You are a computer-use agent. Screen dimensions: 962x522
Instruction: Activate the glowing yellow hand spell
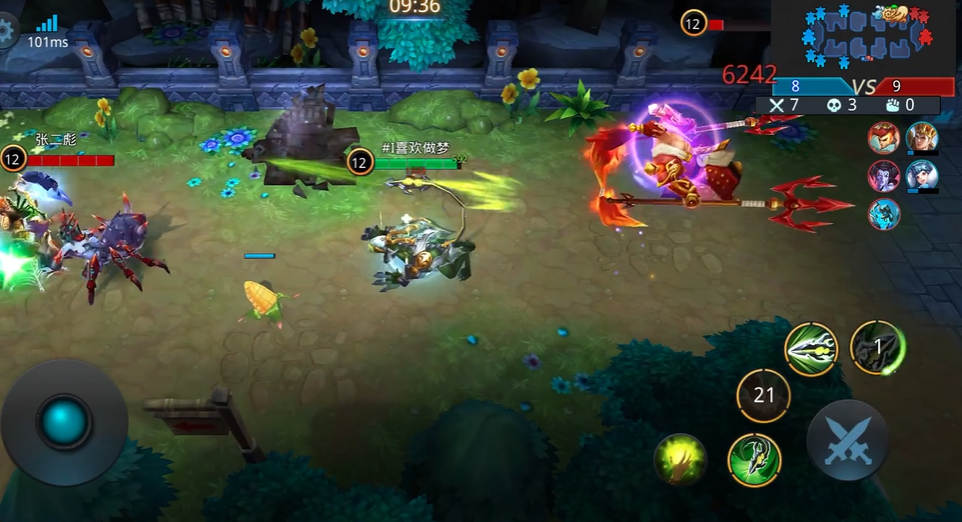pyautogui.click(x=680, y=460)
